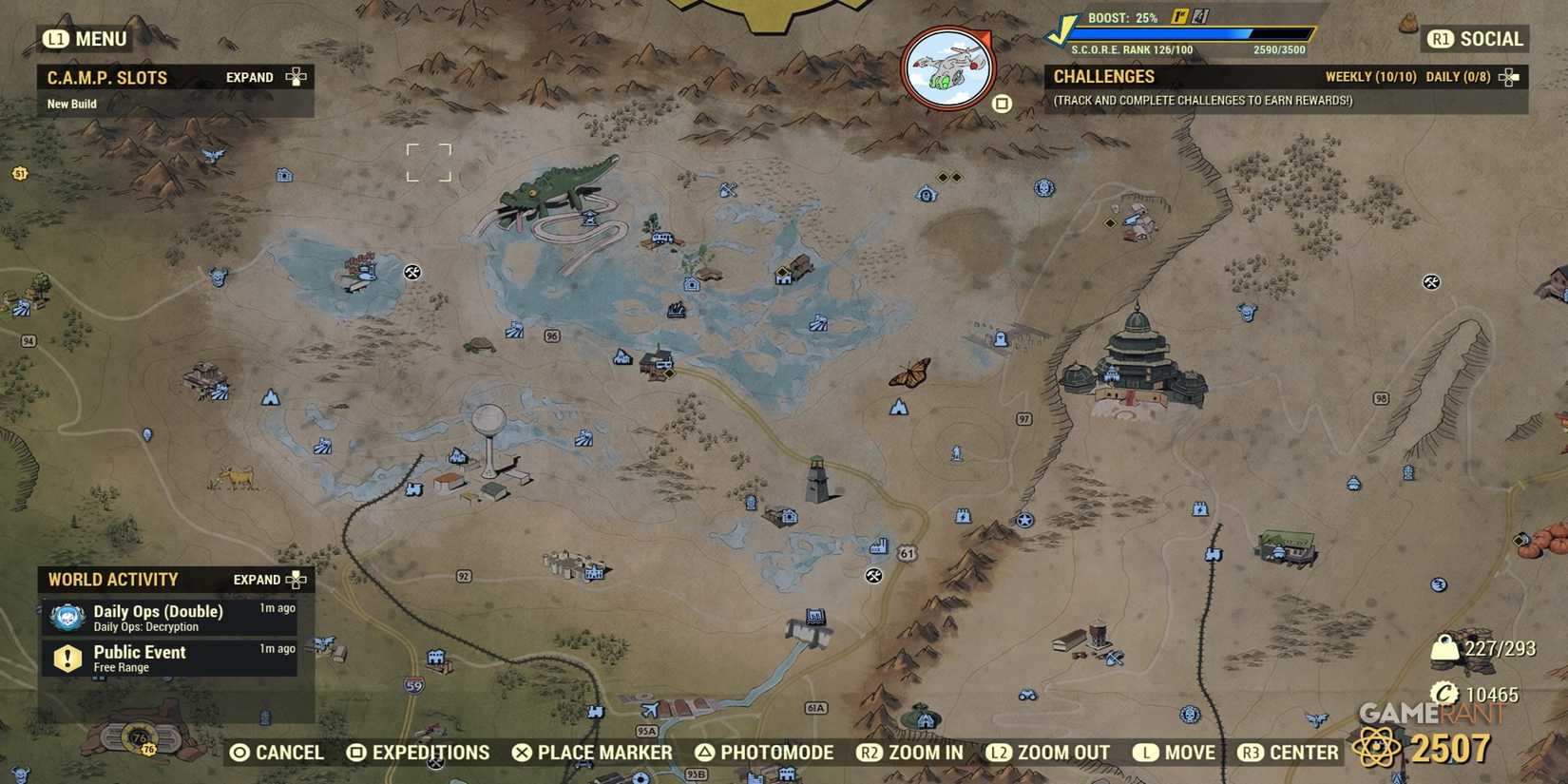This screenshot has width=1568, height=784.
Task: Select a crossed-hammers workshop icon on the map
Action: (x=412, y=273)
